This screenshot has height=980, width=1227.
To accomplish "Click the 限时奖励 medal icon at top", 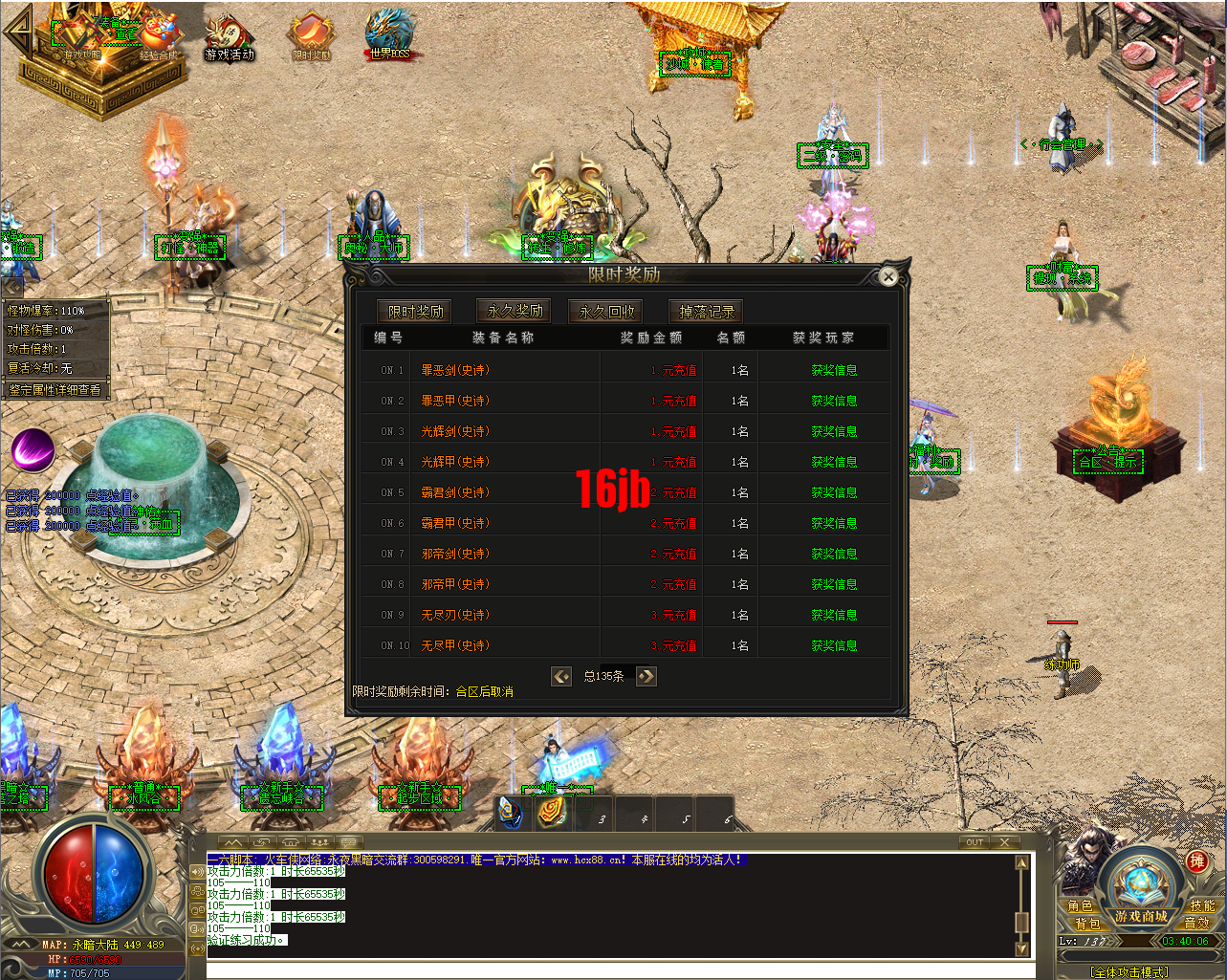I will (x=311, y=32).
